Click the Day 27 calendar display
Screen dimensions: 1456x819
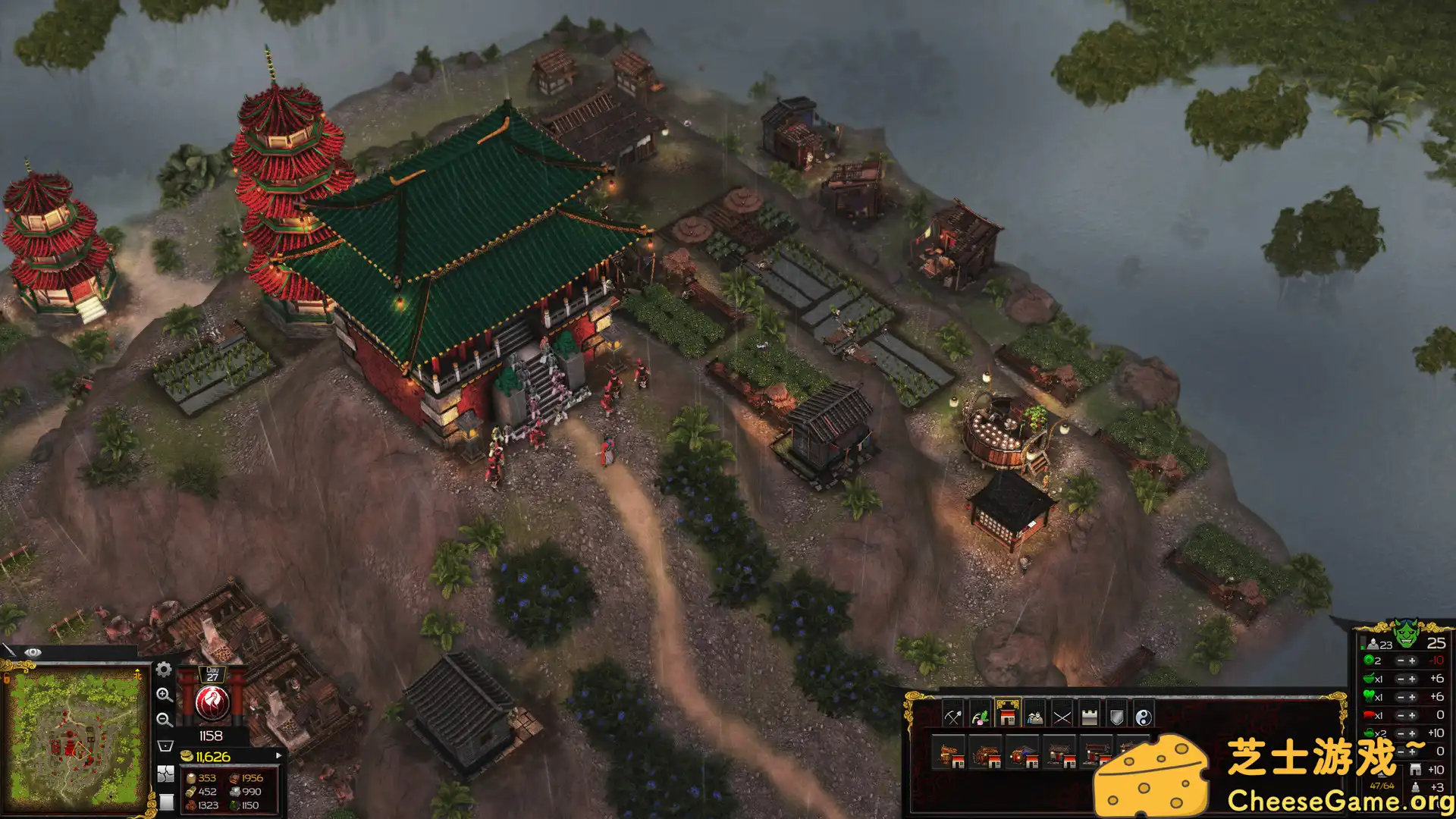click(x=213, y=675)
